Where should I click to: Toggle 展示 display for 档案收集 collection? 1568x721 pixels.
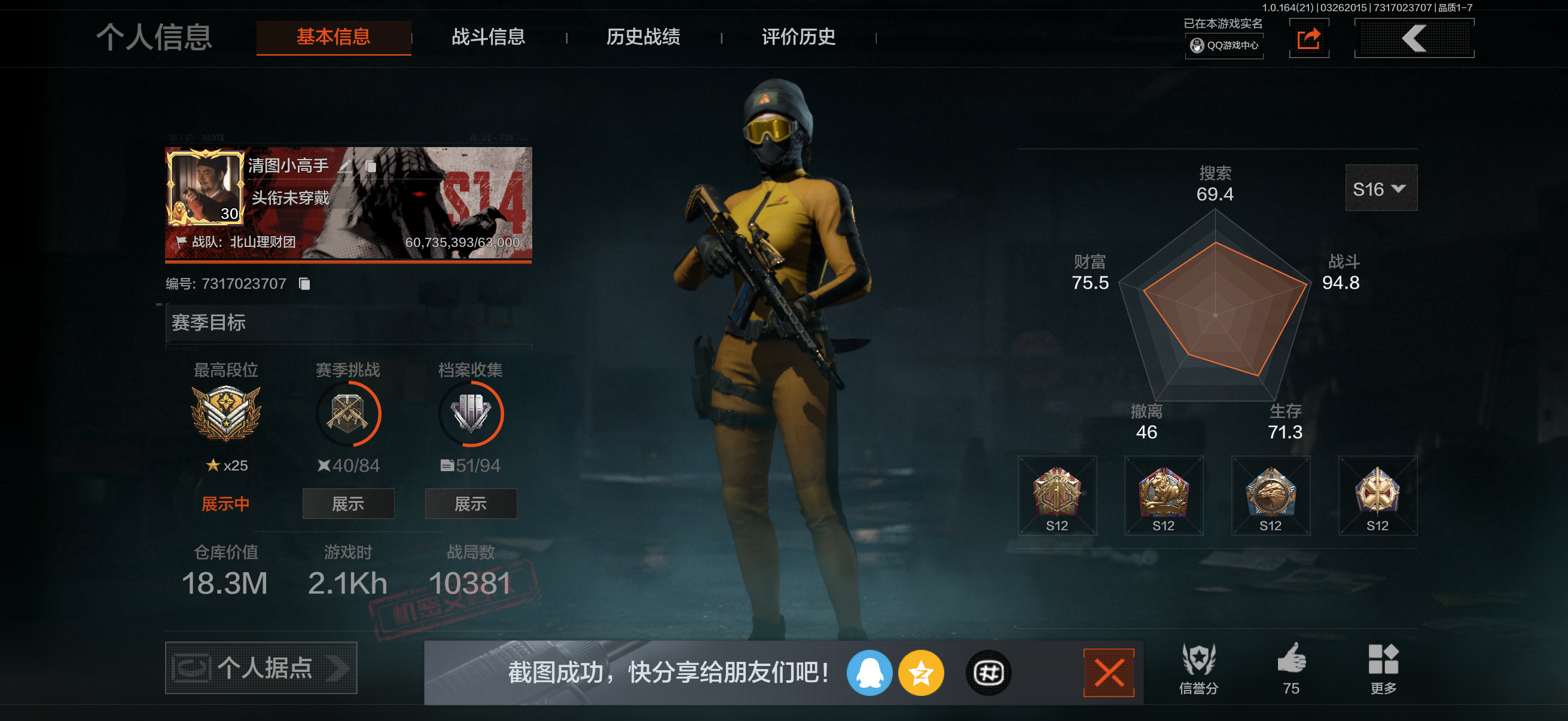(x=471, y=504)
